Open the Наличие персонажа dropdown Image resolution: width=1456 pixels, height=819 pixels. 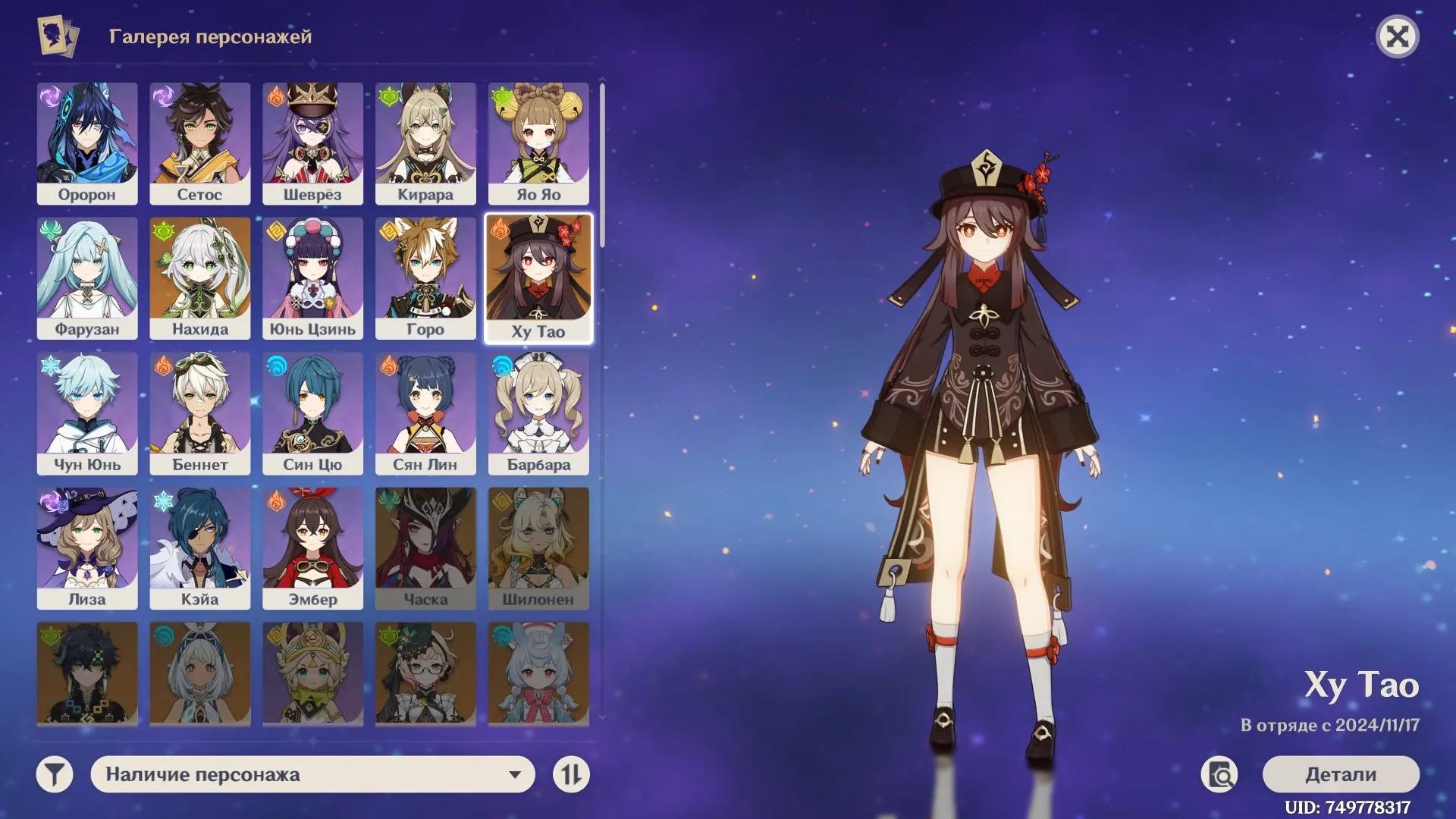pyautogui.click(x=313, y=774)
